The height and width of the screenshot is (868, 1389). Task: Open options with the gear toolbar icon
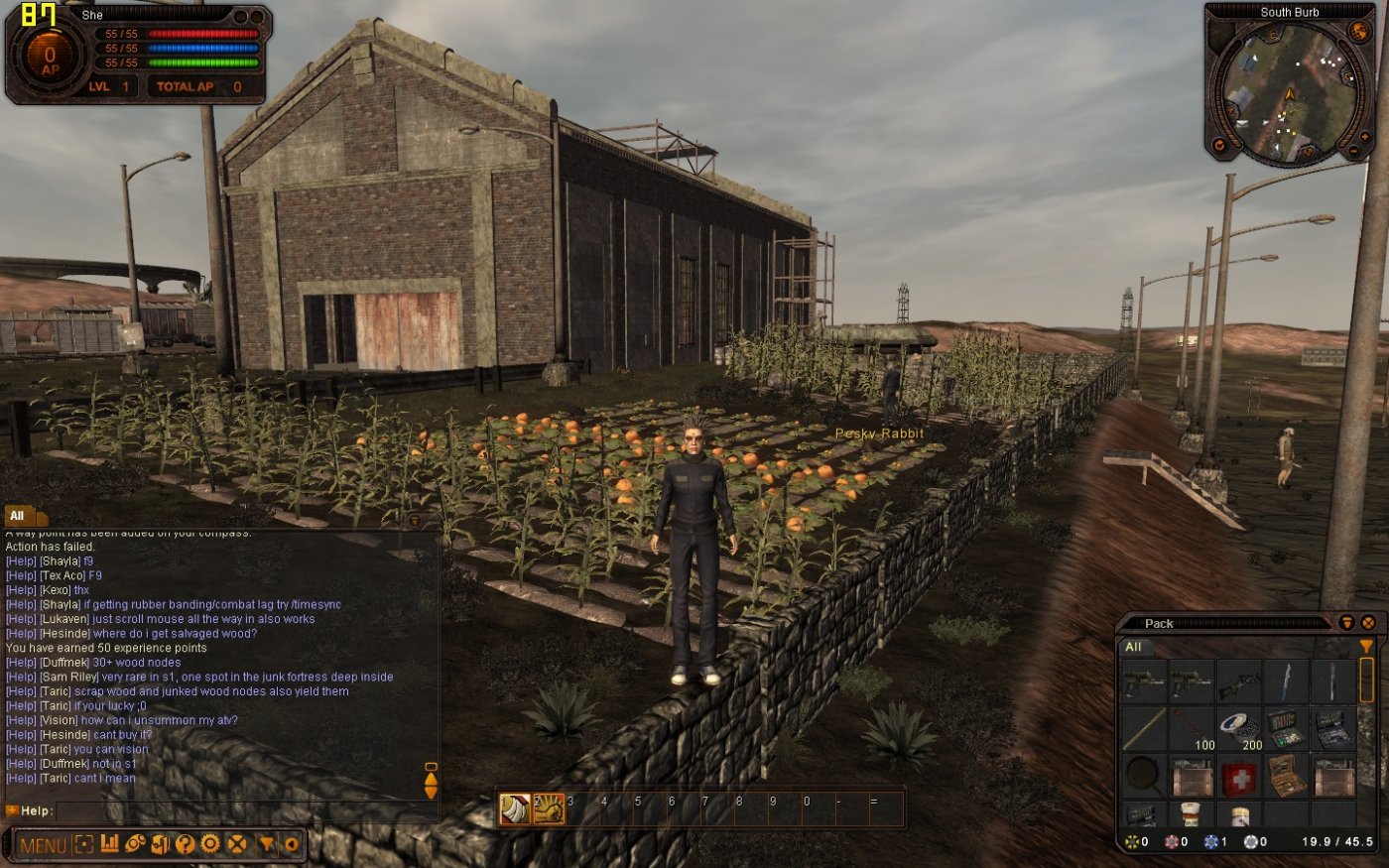pyautogui.click(x=208, y=844)
